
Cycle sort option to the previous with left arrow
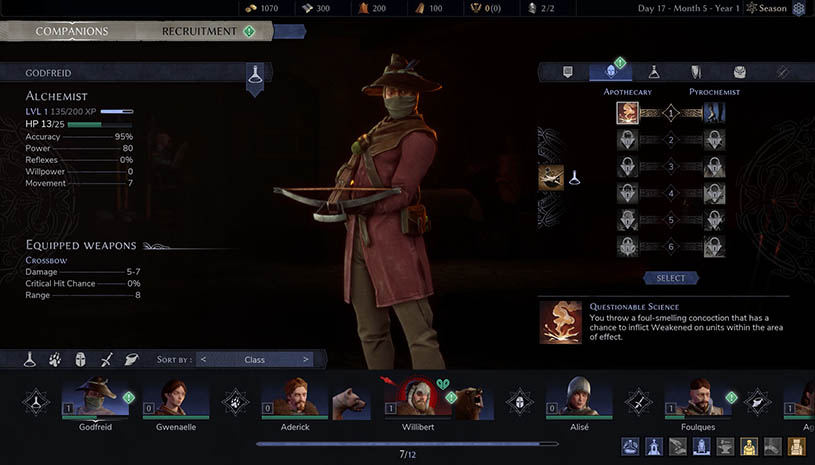pos(203,359)
